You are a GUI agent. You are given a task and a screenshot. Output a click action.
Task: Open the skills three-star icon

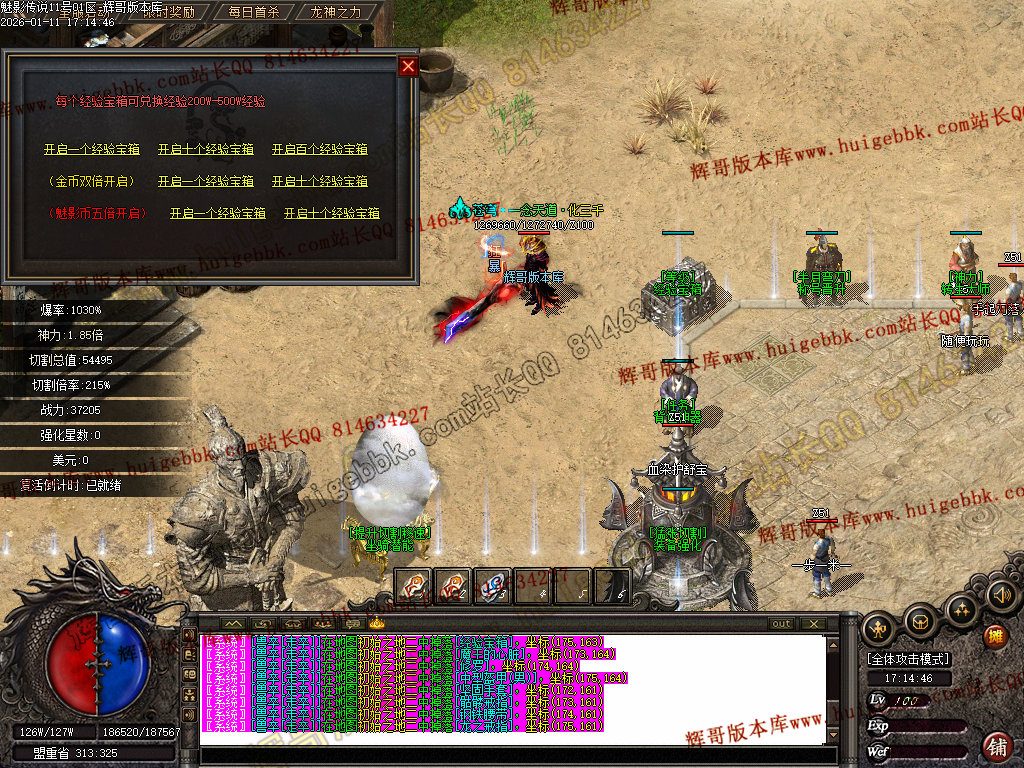tap(962, 609)
